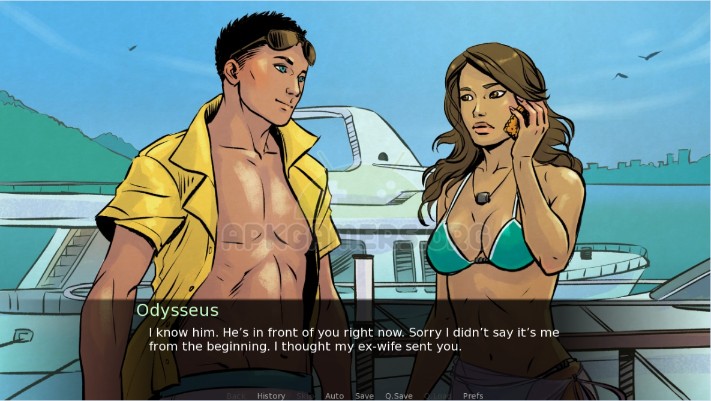Open the Prefs menu
Image resolution: width=711 pixels, height=401 pixels.
[x=473, y=396]
